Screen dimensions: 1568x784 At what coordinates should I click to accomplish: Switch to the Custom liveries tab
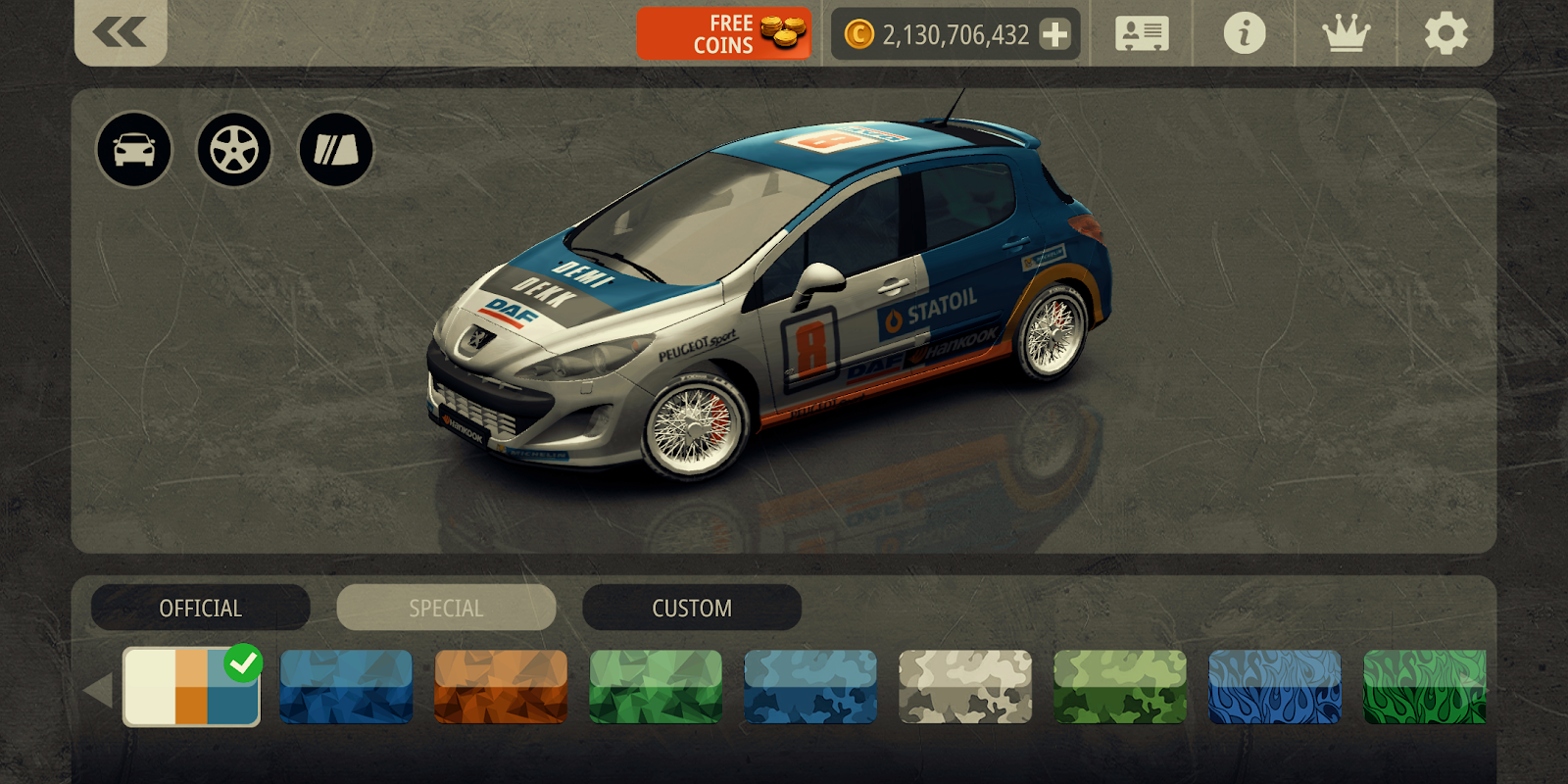click(x=692, y=608)
